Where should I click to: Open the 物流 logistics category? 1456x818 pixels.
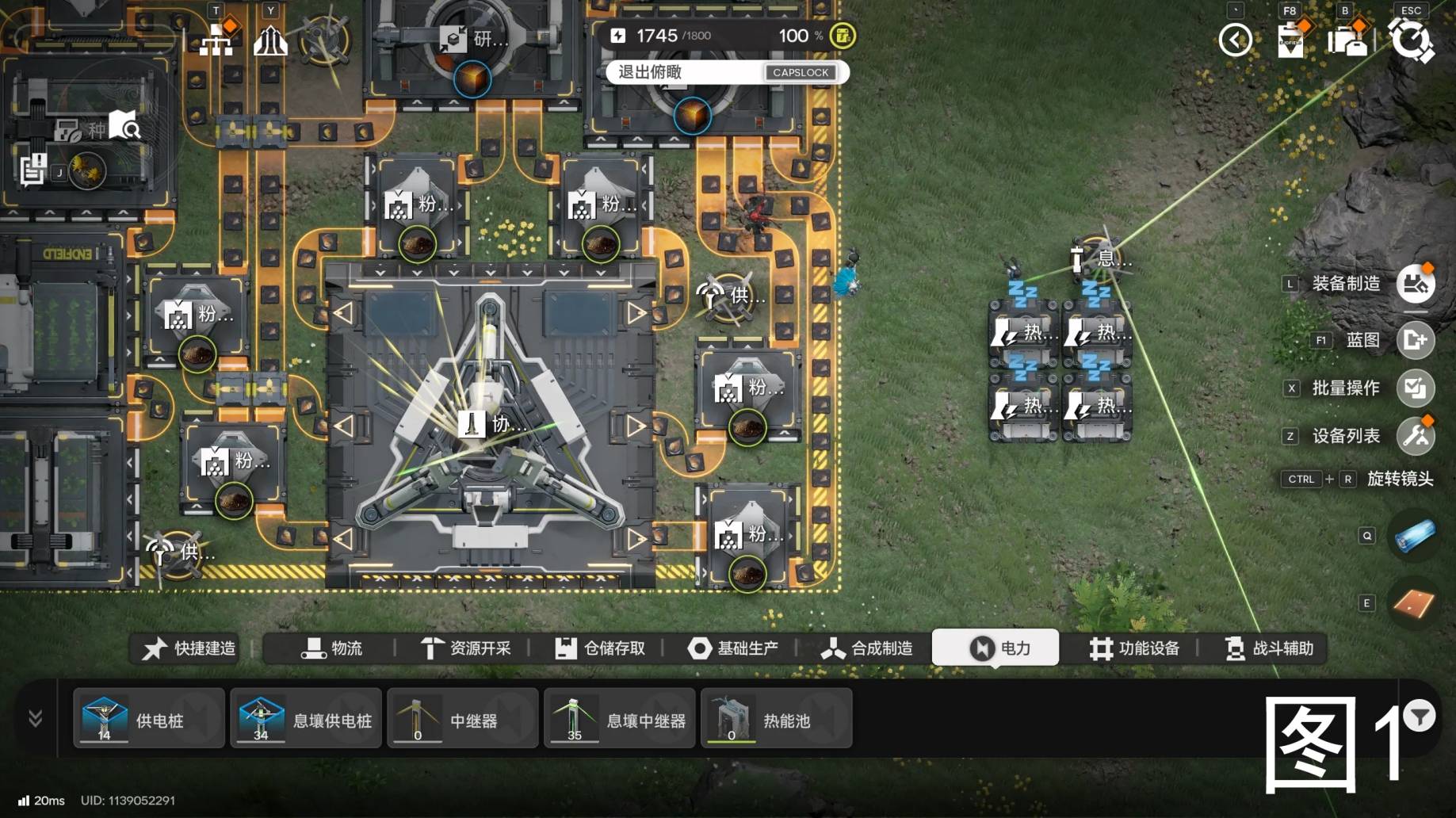(332, 648)
